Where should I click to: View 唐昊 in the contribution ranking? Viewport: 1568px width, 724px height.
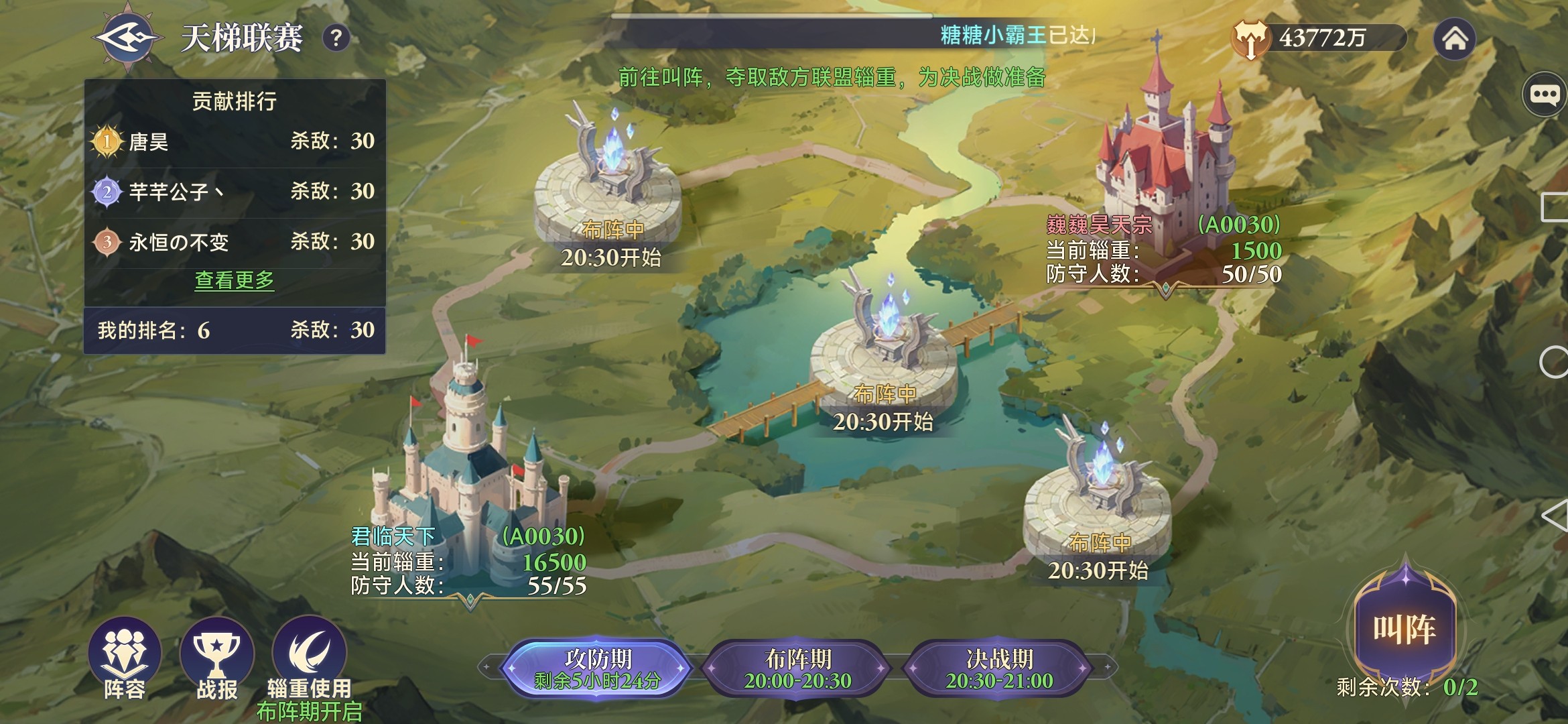pos(235,141)
